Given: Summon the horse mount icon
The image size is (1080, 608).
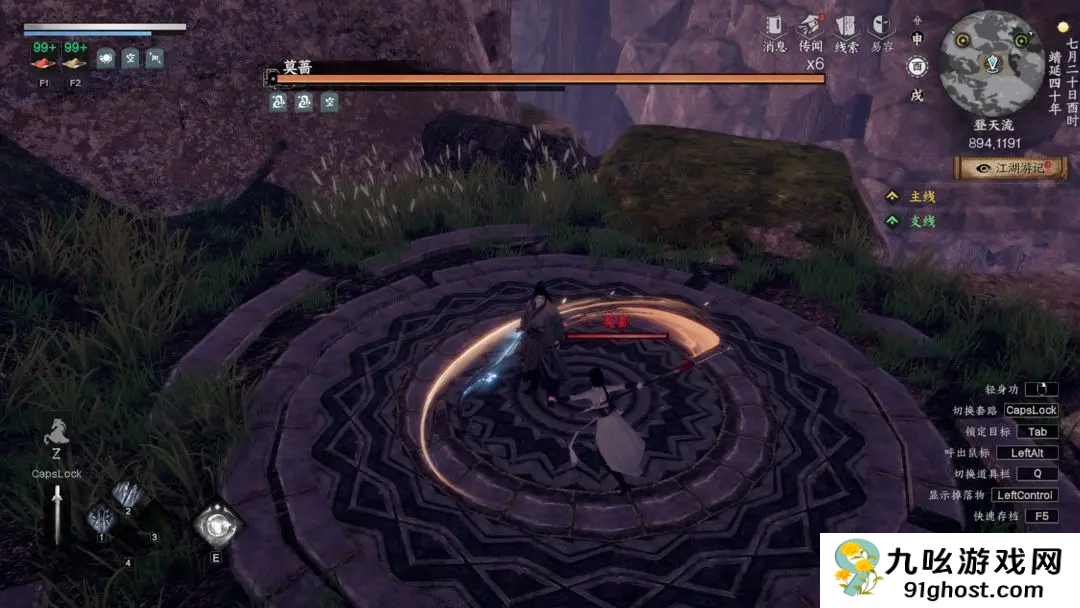Looking at the screenshot, I should click(x=55, y=435).
